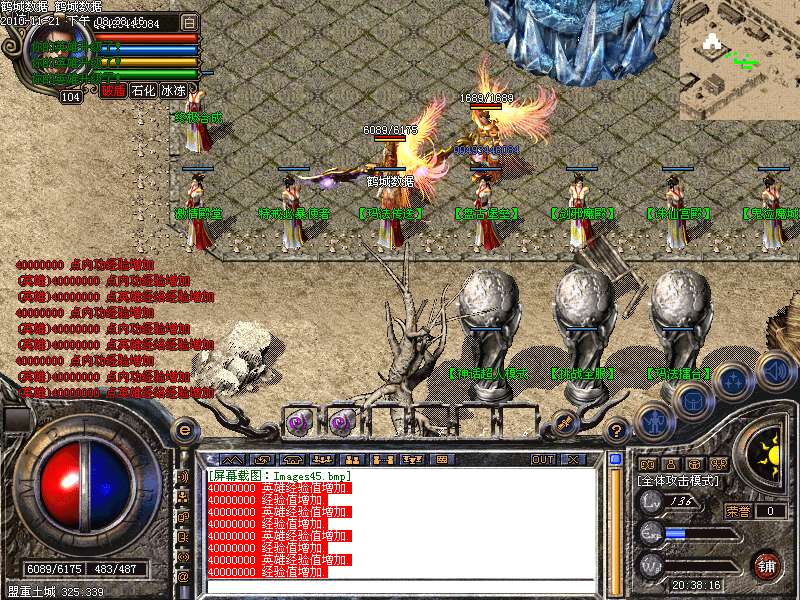The width and height of the screenshot is (800, 600).
Task: Toggle sound with the speaker button
Action: [776, 371]
